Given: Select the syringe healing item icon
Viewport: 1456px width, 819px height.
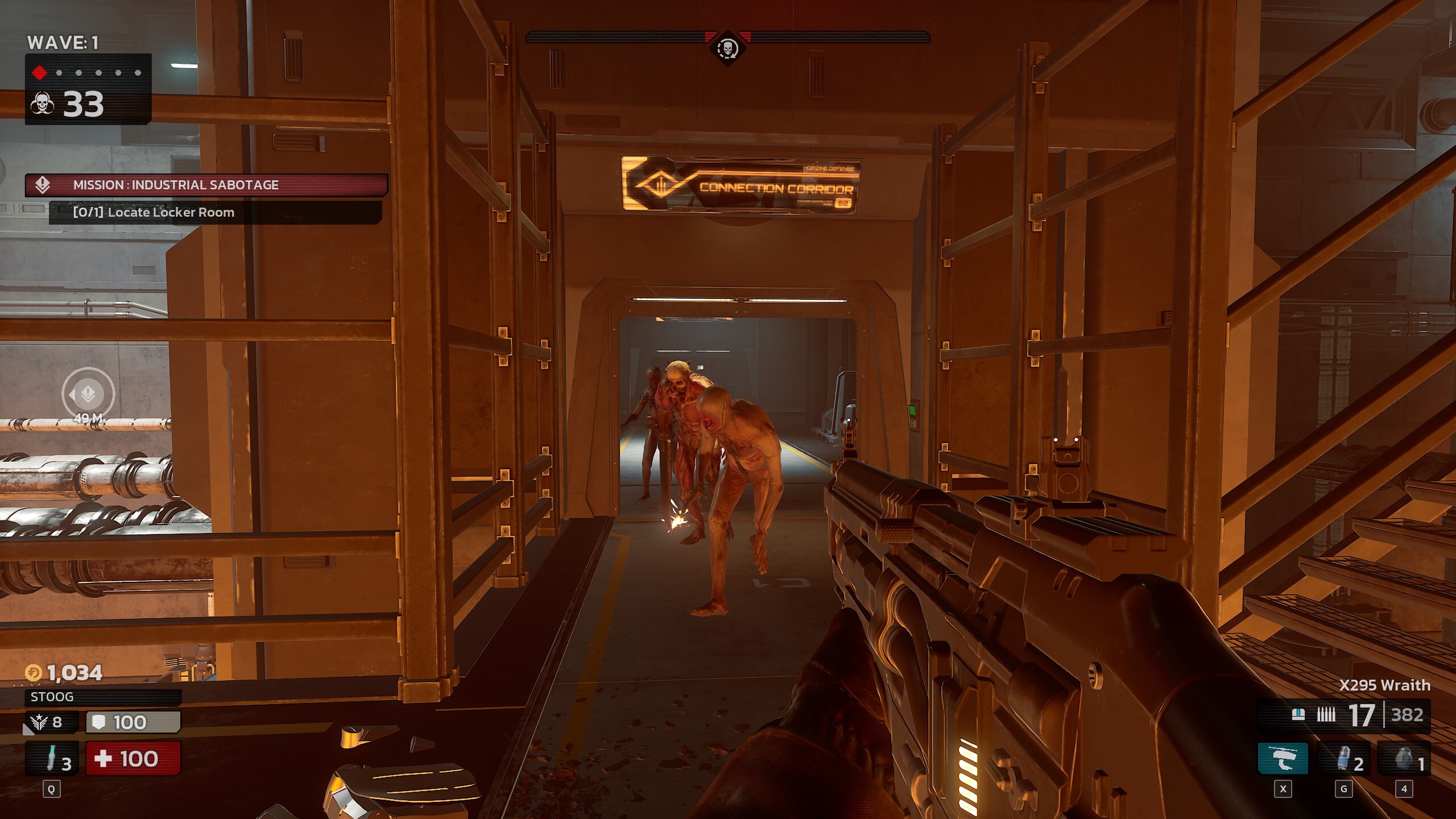Looking at the screenshot, I should (x=51, y=758).
